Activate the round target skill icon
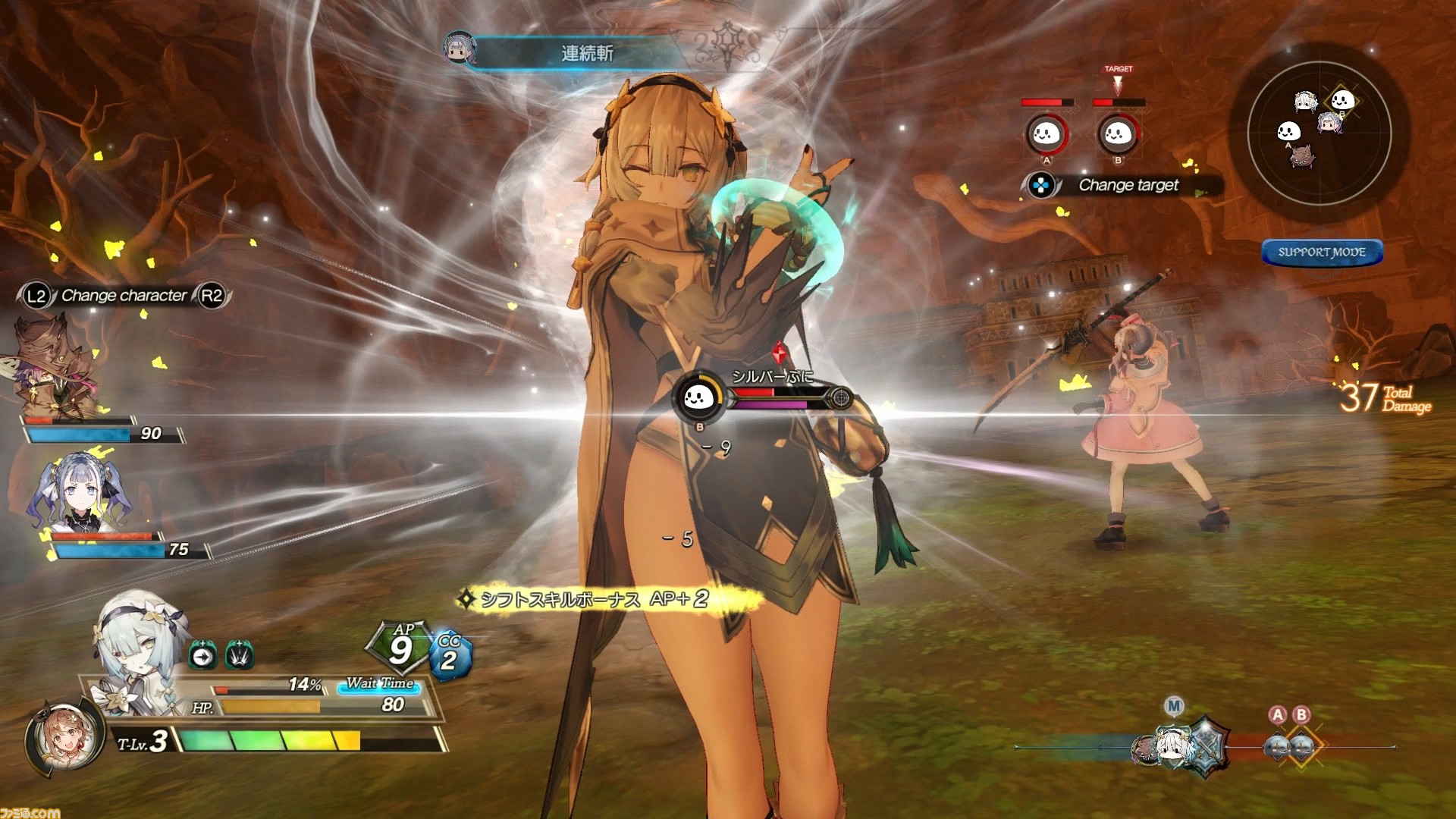The width and height of the screenshot is (1456, 819). (x=203, y=655)
